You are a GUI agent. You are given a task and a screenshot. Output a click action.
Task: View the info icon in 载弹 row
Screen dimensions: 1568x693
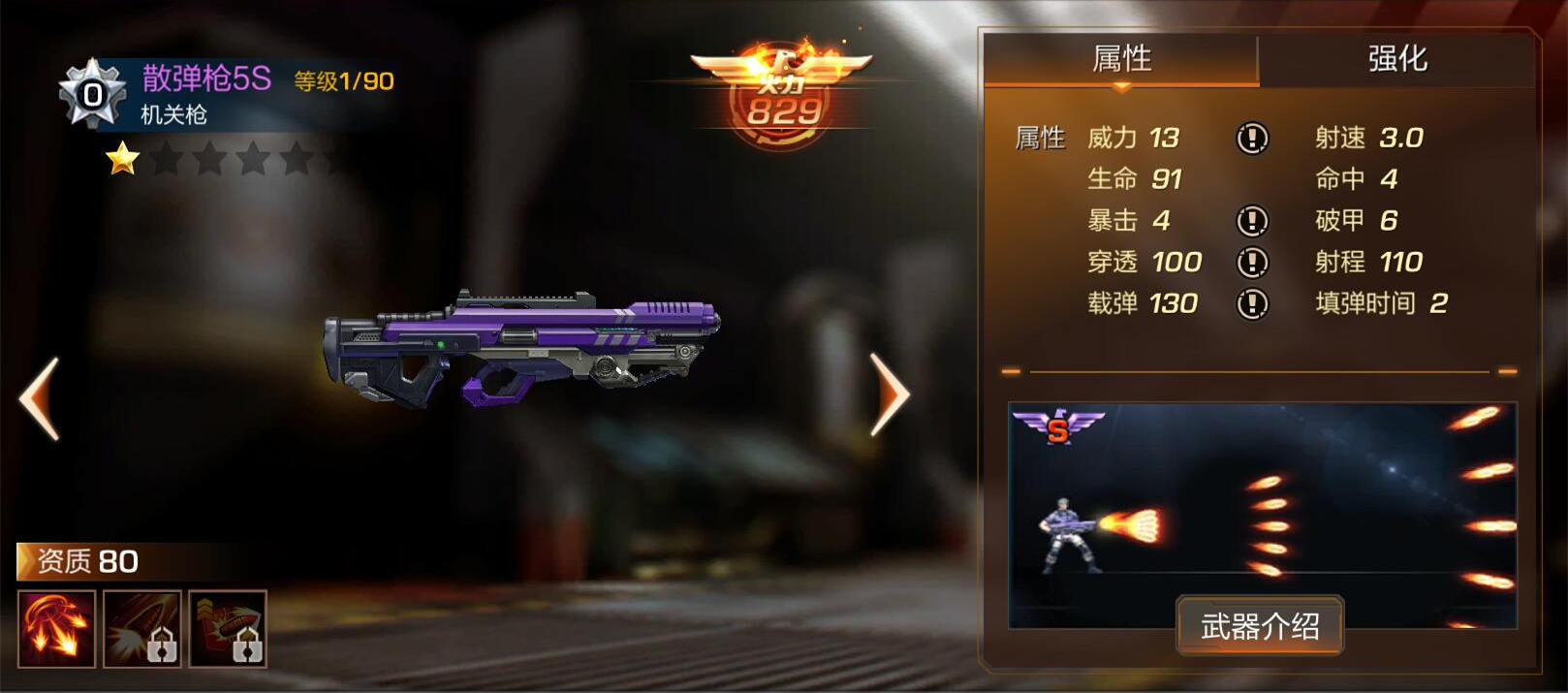[x=1252, y=304]
